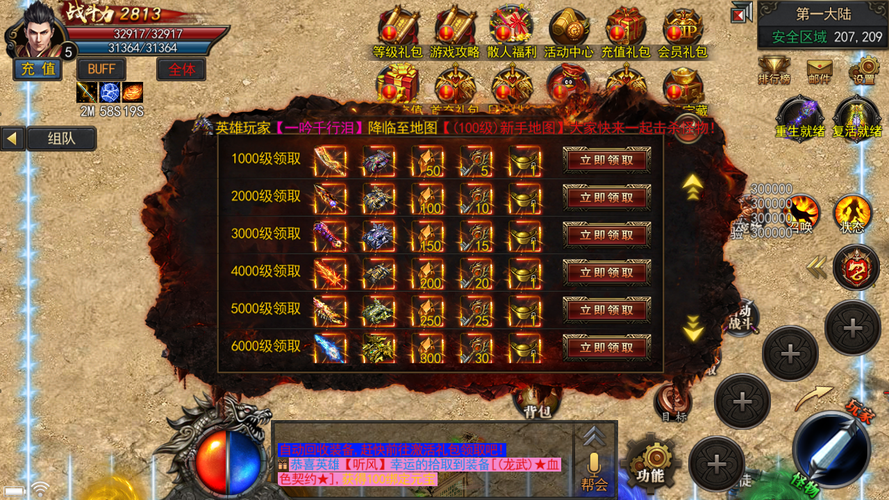Claim the 3000级 level reward

click(607, 234)
